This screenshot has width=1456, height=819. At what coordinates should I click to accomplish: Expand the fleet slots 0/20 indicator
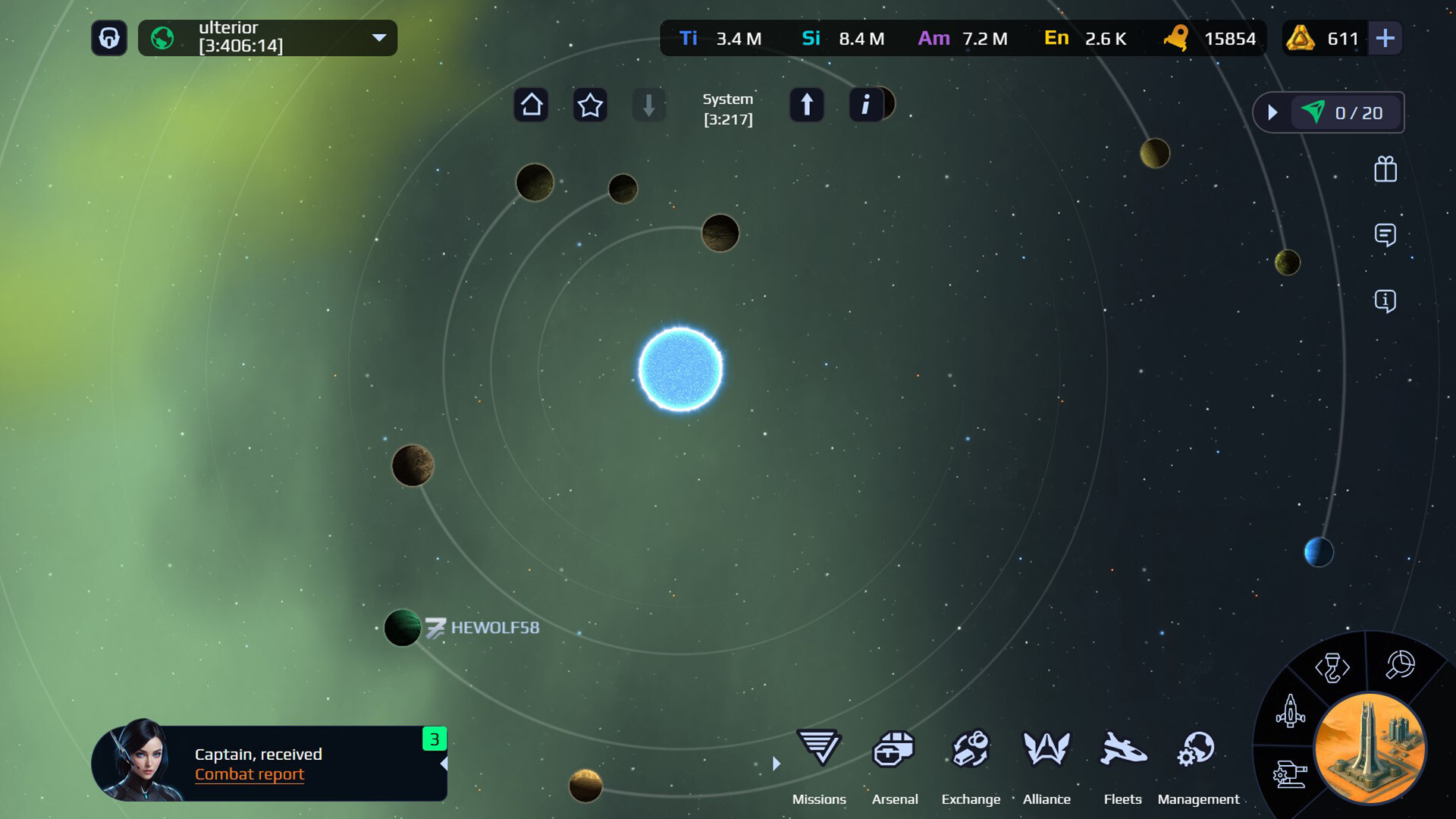pyautogui.click(x=1272, y=112)
